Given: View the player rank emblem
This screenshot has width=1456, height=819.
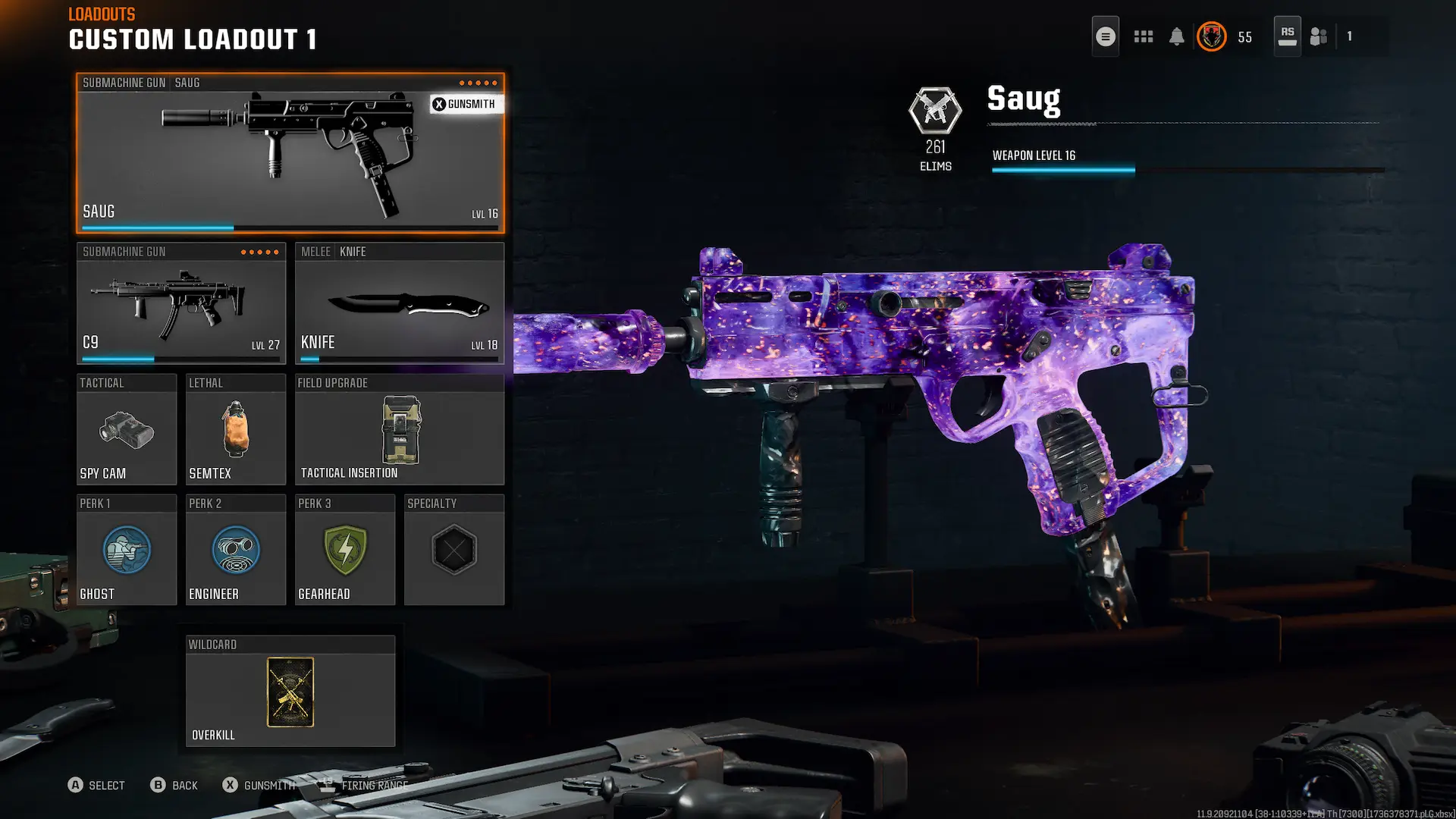Looking at the screenshot, I should pos(1211,36).
